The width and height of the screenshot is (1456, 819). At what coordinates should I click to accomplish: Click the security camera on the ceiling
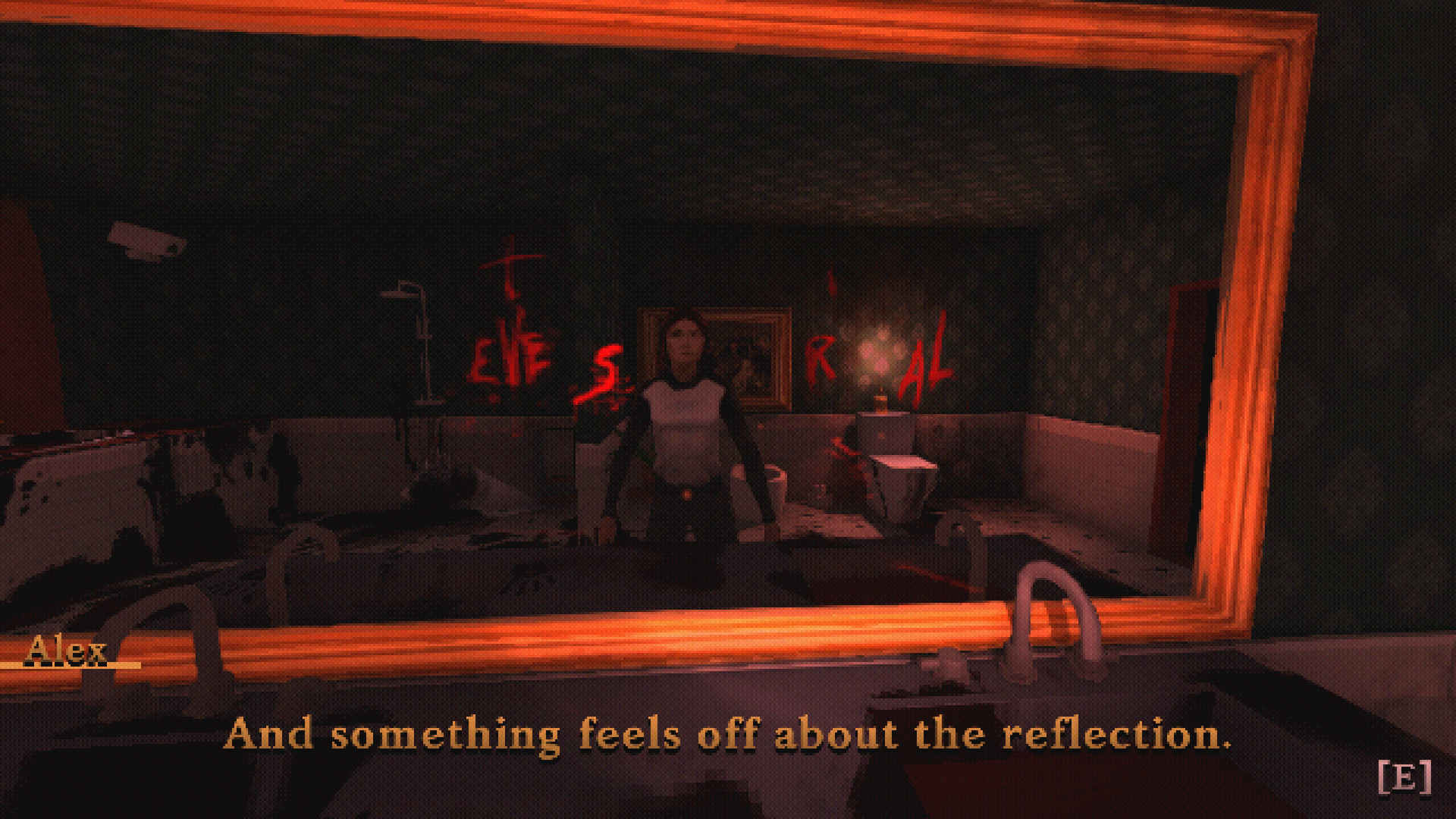point(148,239)
